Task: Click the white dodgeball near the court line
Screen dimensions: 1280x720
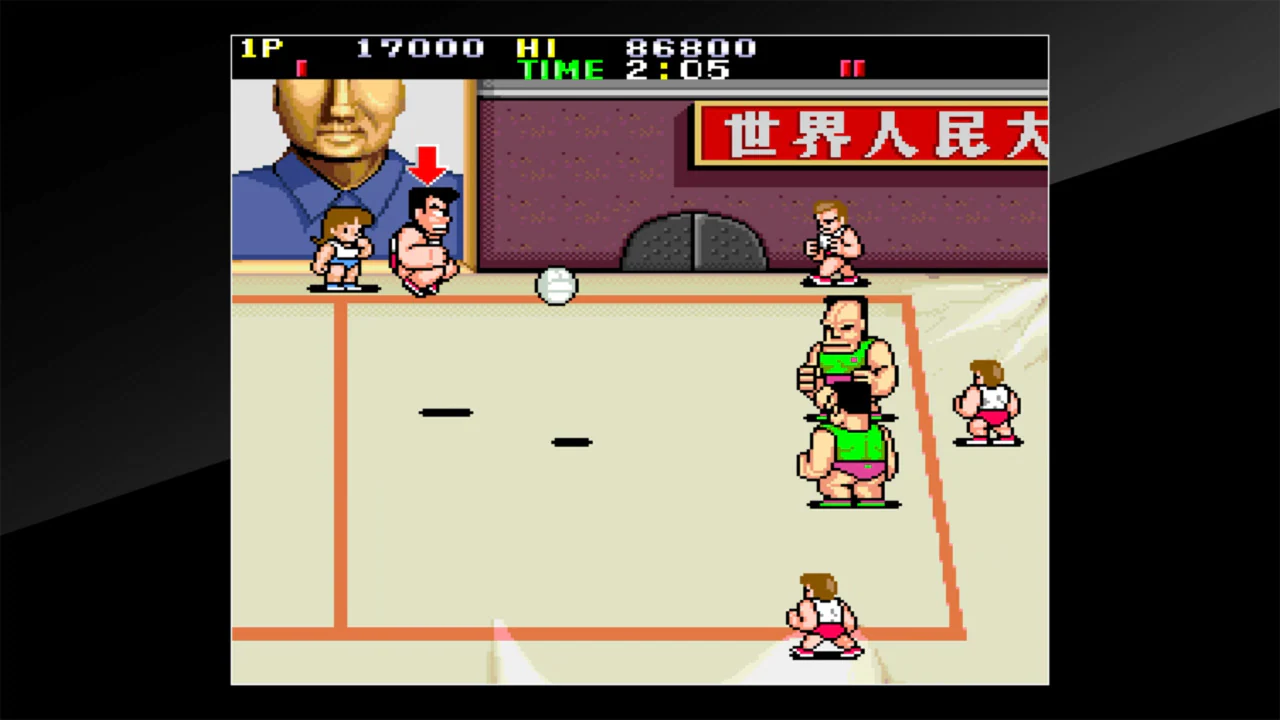Action: pyautogui.click(x=557, y=287)
